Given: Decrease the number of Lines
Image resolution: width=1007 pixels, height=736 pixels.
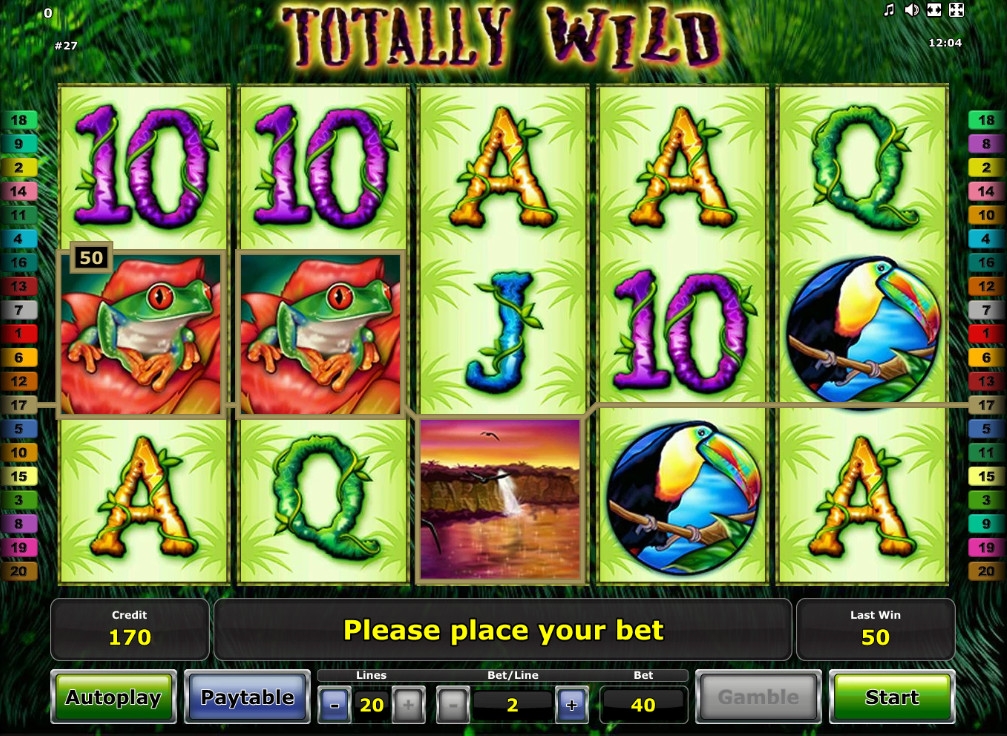Looking at the screenshot, I should coord(334,705).
